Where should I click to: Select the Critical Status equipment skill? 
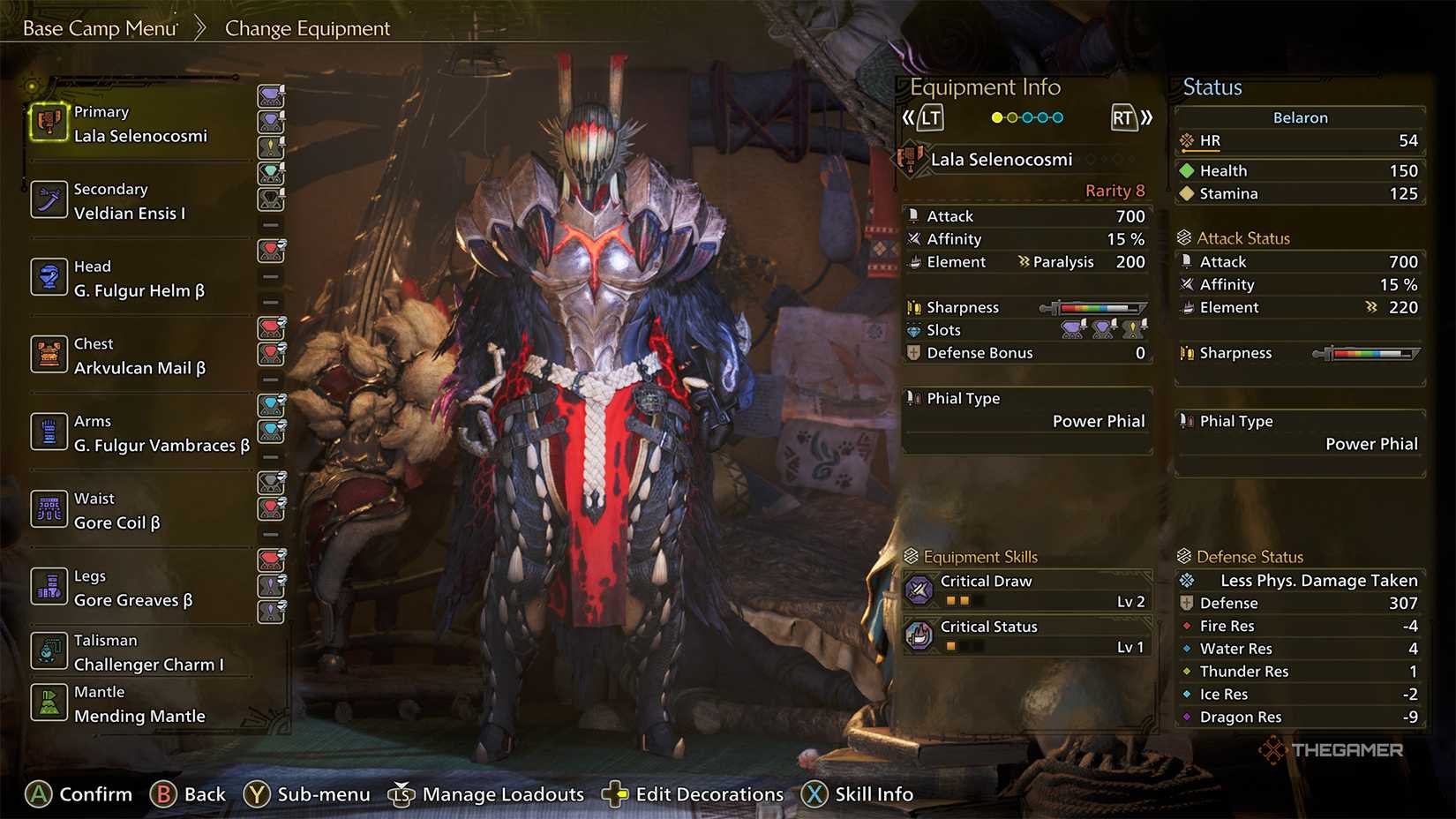tap(1028, 635)
